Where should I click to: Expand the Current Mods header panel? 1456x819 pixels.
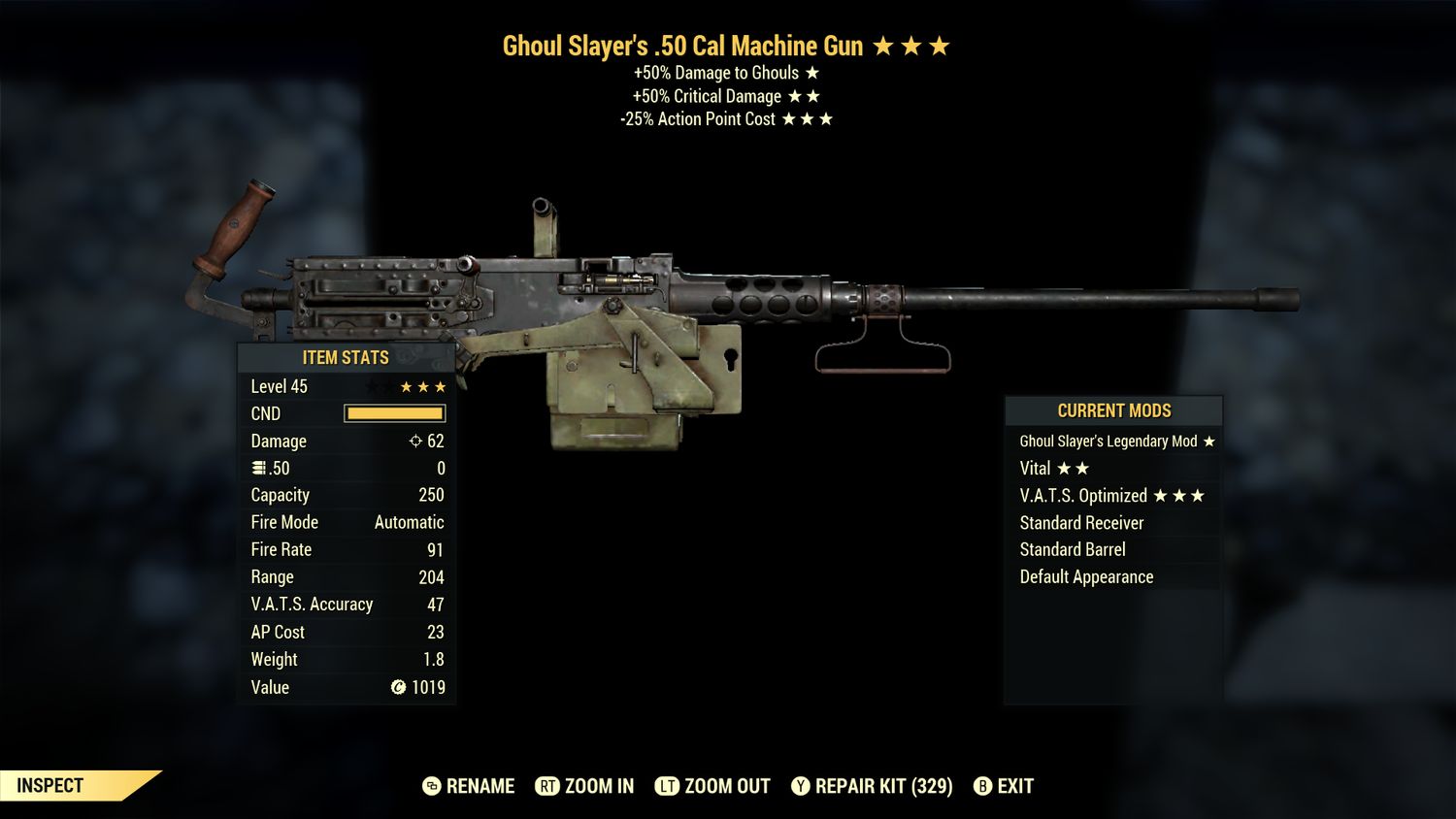[x=1112, y=410]
